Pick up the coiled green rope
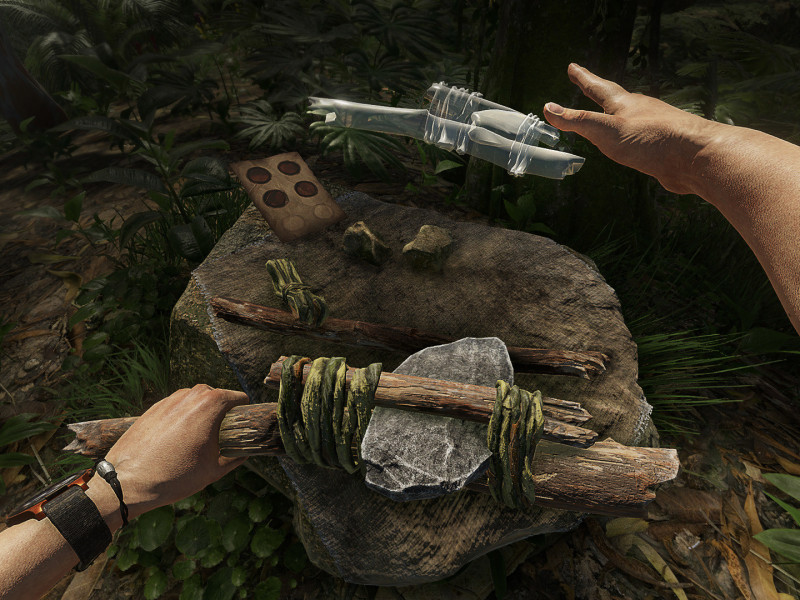This screenshot has height=600, width=800. point(293,289)
